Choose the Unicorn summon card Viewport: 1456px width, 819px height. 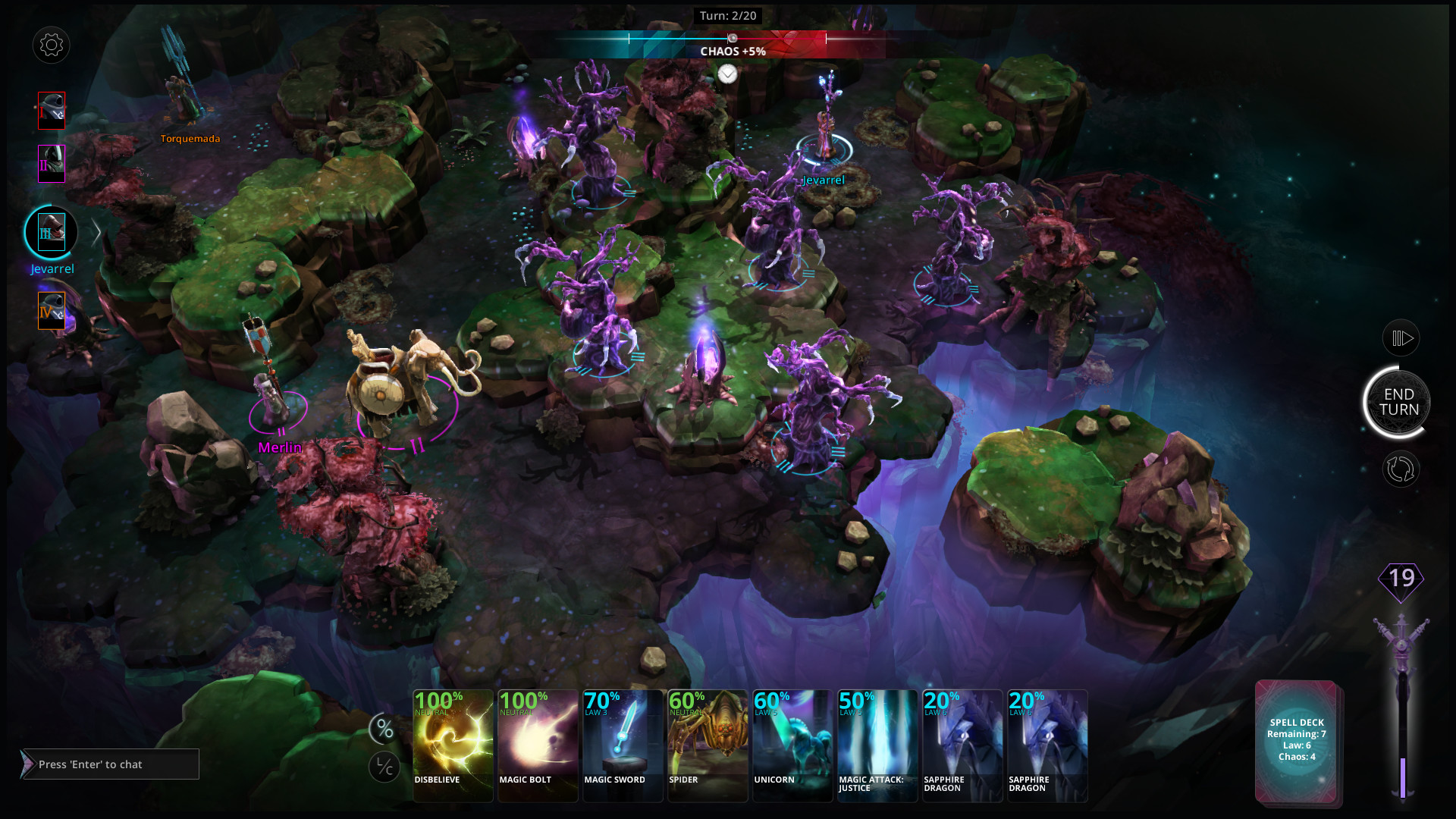click(x=792, y=745)
